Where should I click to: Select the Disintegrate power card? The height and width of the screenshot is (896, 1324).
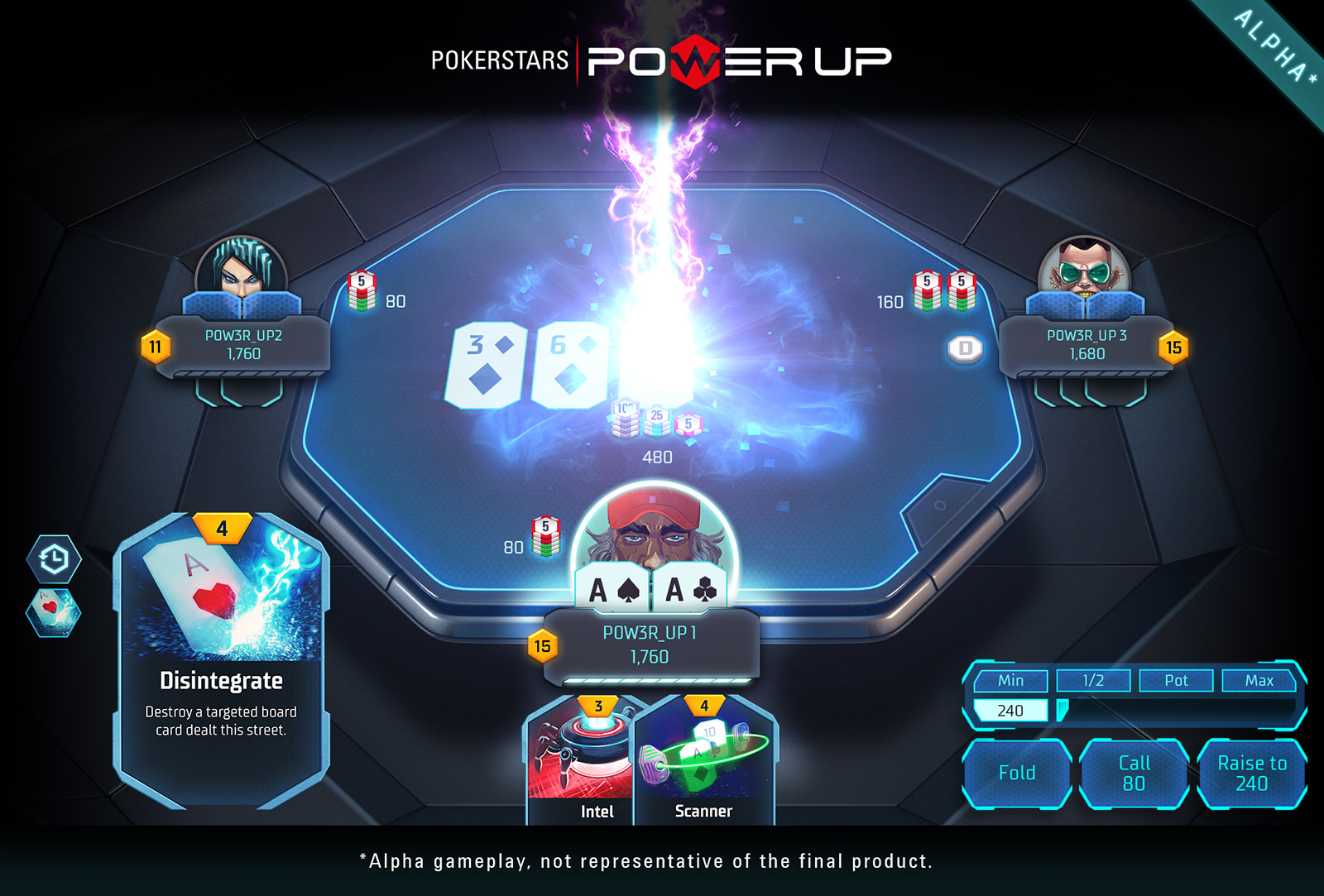tap(221, 662)
